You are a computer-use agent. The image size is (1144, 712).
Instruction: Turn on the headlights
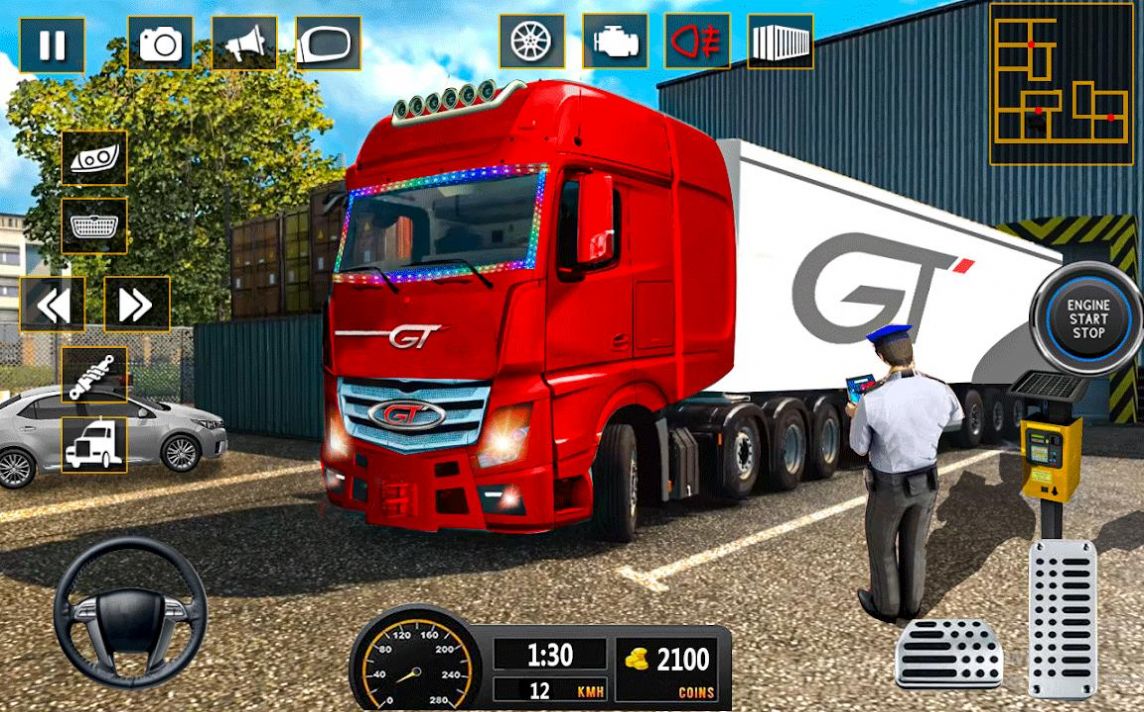pos(94,158)
